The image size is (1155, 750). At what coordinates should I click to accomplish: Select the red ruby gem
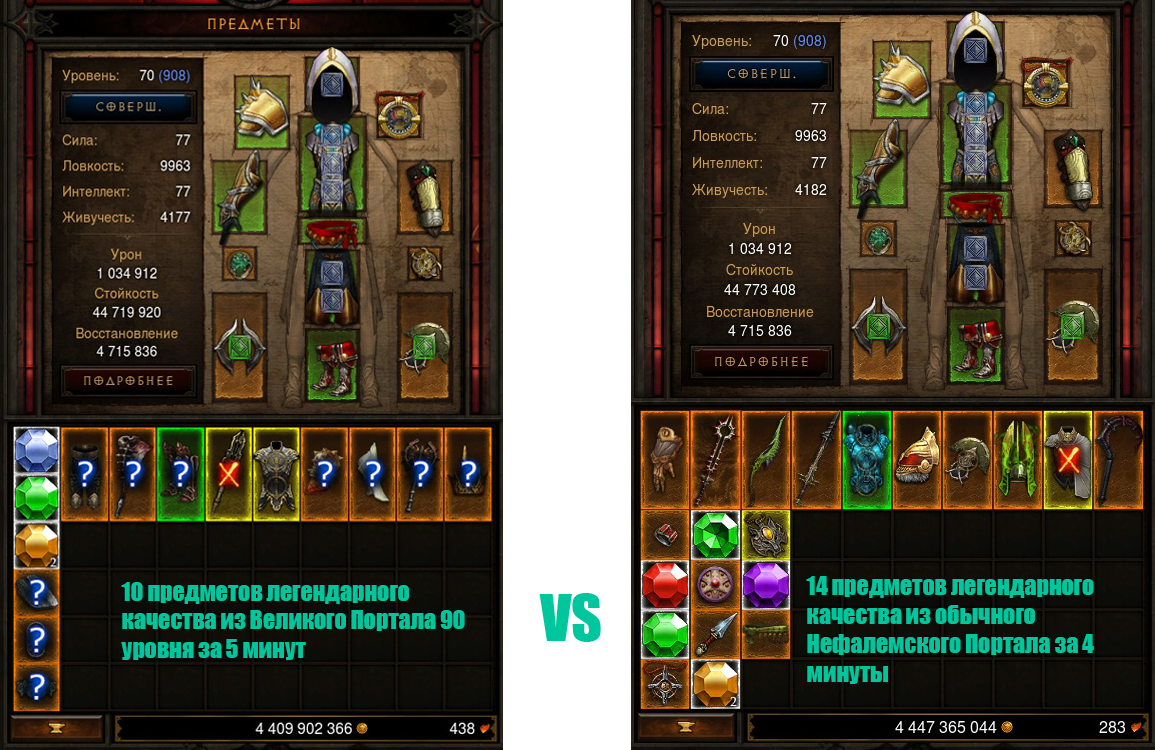click(x=665, y=584)
